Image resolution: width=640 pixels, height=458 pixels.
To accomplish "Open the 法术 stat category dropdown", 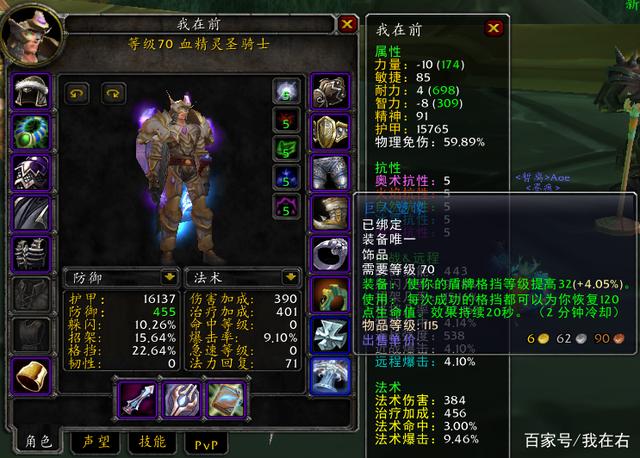I will point(284,276).
